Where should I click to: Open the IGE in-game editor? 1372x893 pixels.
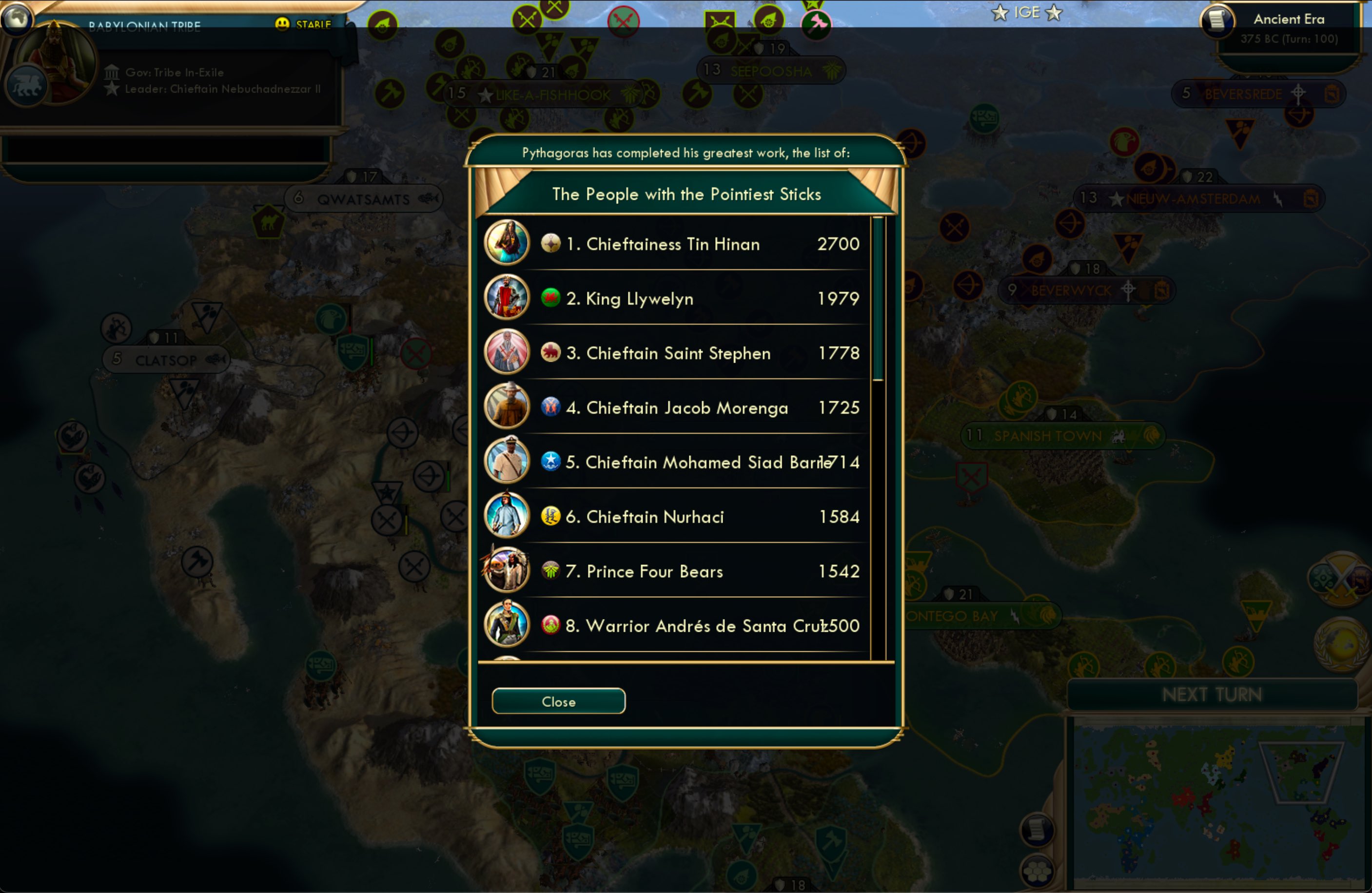(1027, 12)
